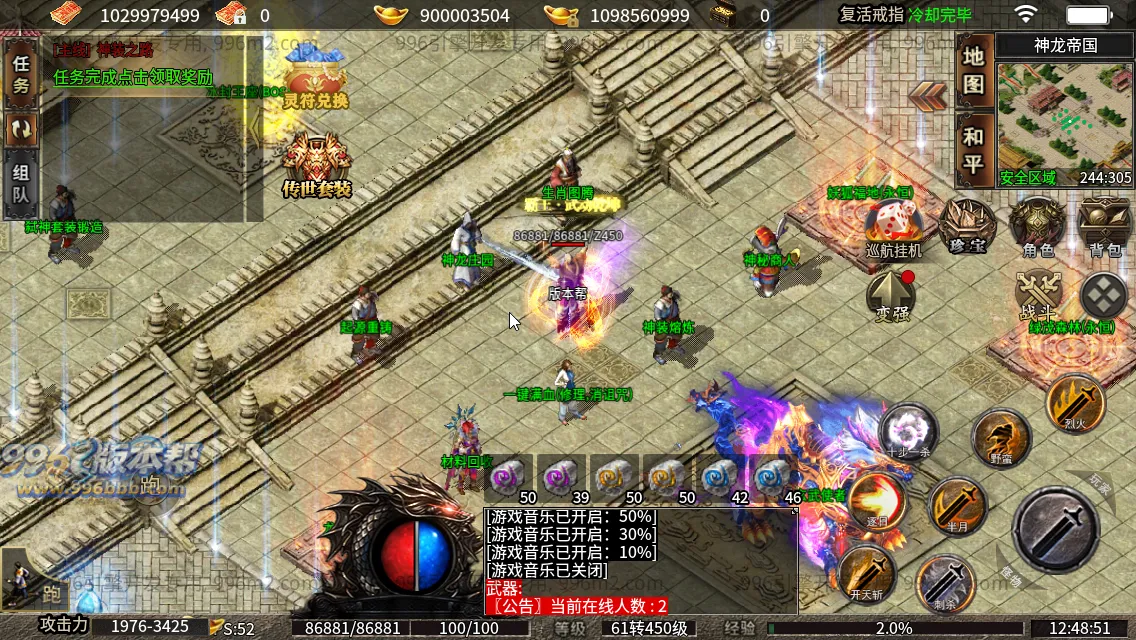Open the 传世套装 legendary set menu
1136x640 pixels.
coord(317,165)
